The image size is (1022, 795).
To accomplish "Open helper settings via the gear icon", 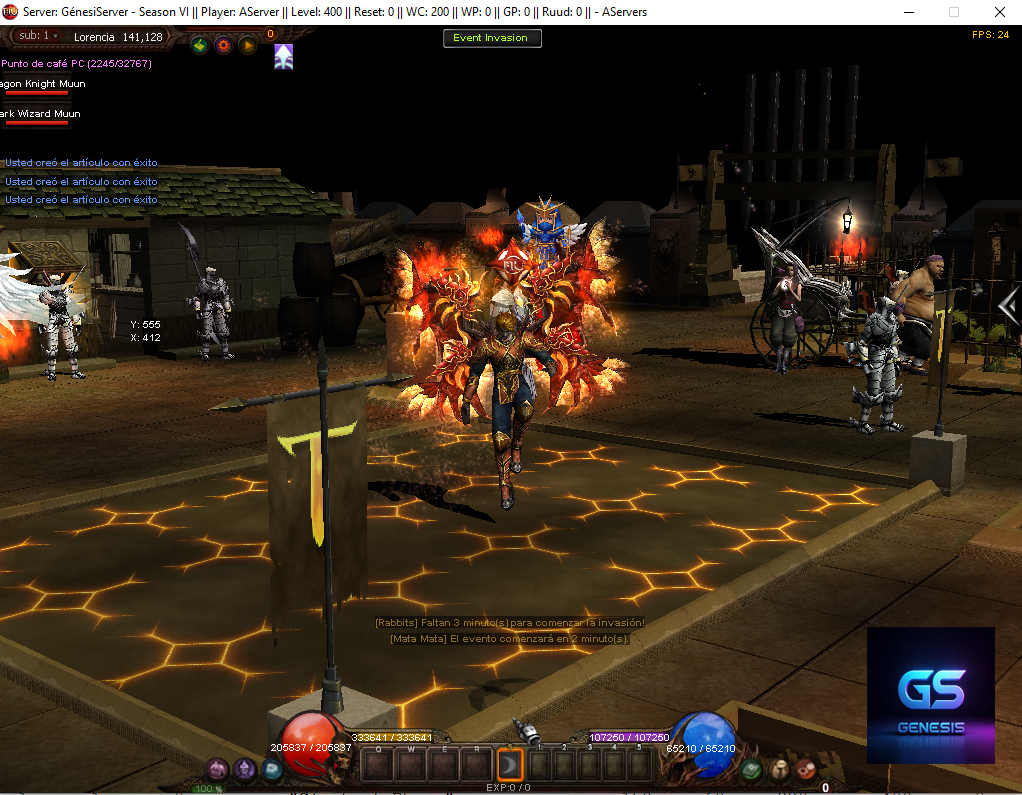I will [x=223, y=45].
